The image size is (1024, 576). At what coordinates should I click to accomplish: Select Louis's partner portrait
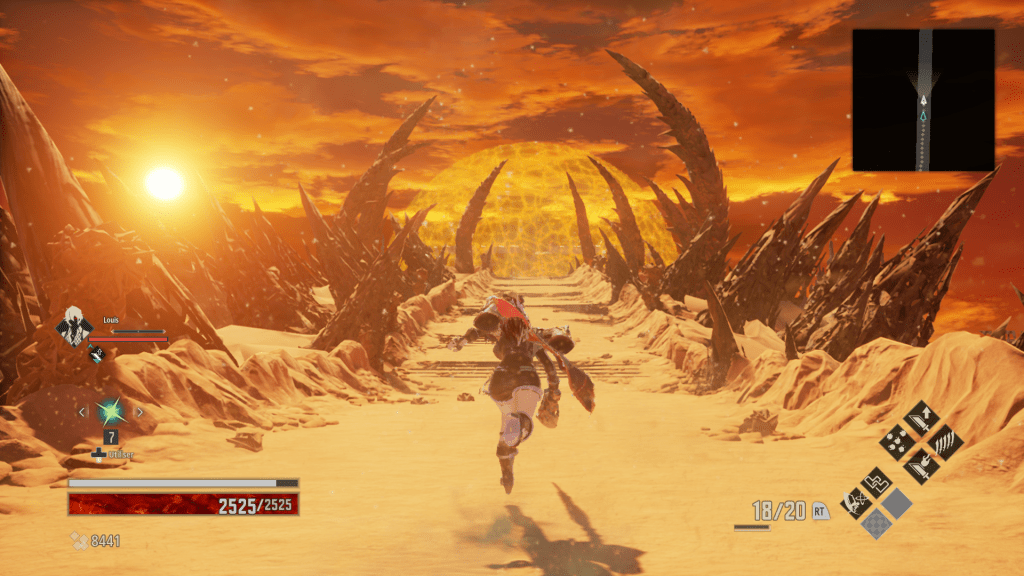(74, 328)
